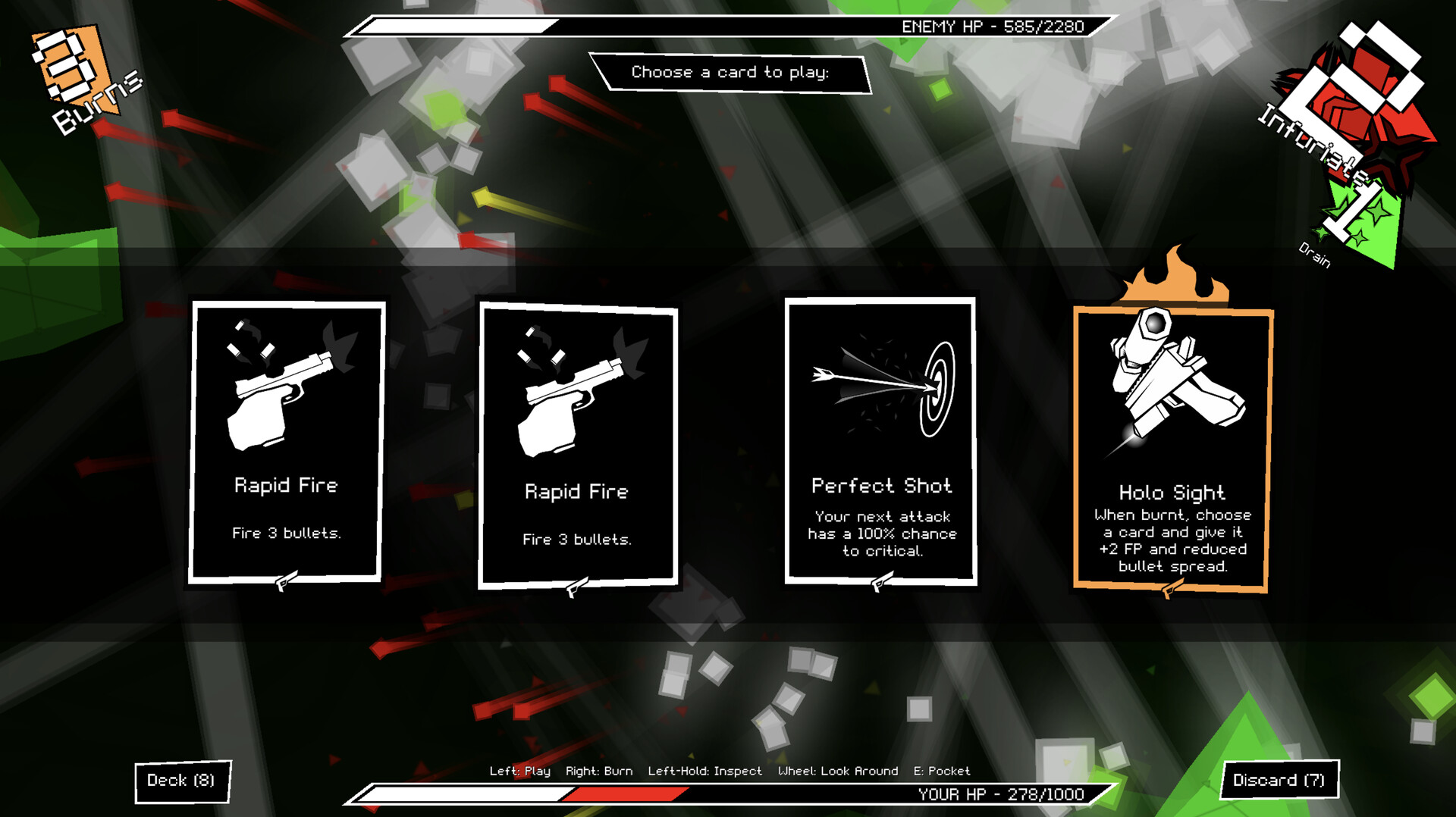This screenshot has height=817, width=1456.
Task: Toggle Inspect mode via Left-Hold hint
Action: tap(705, 771)
